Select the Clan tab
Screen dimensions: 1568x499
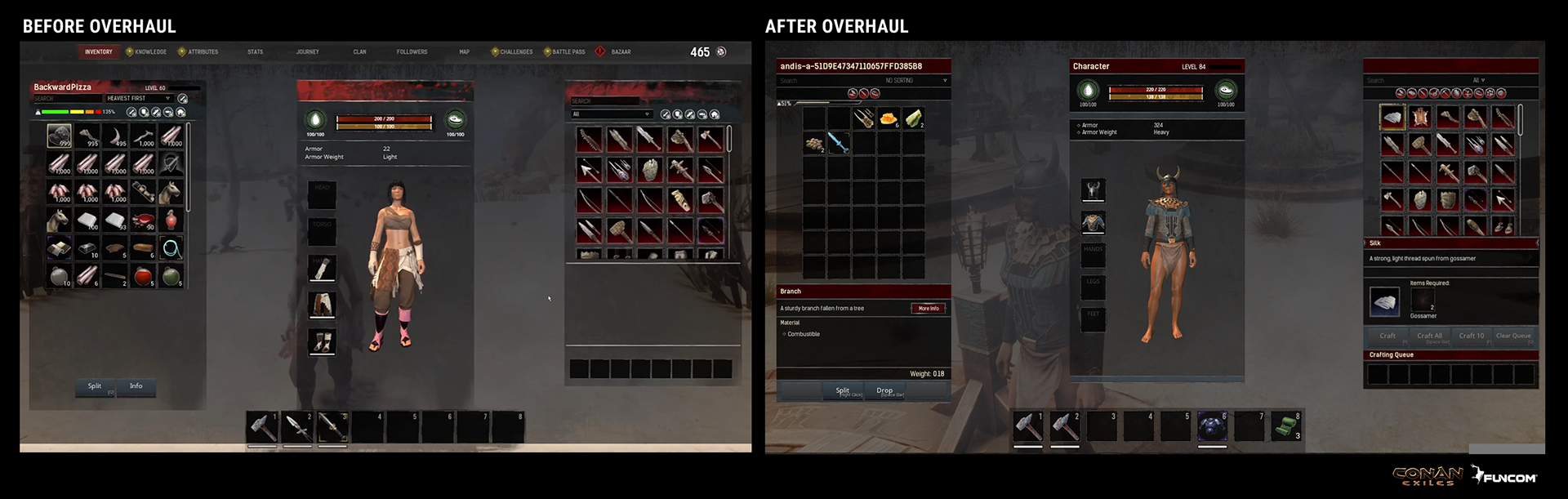pos(359,52)
